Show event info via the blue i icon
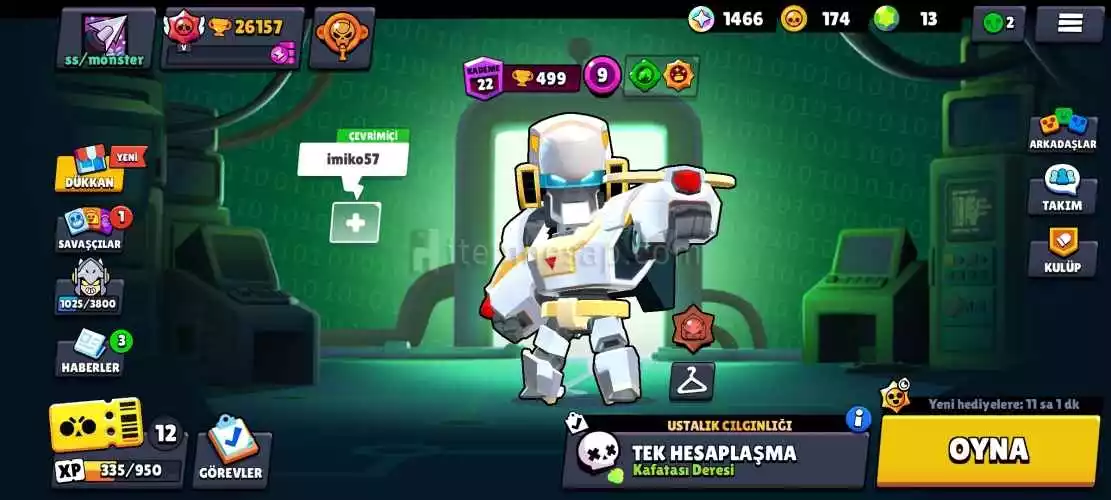 tap(858, 418)
